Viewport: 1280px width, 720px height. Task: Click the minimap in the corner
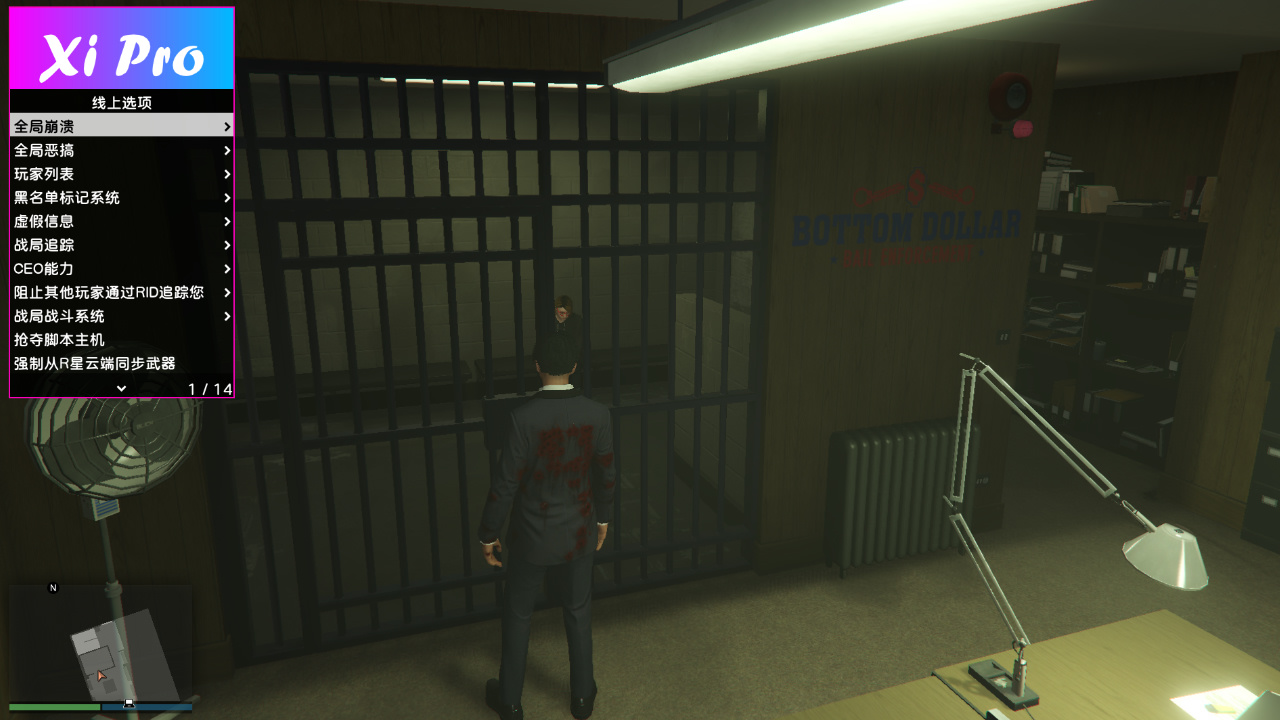pos(100,643)
